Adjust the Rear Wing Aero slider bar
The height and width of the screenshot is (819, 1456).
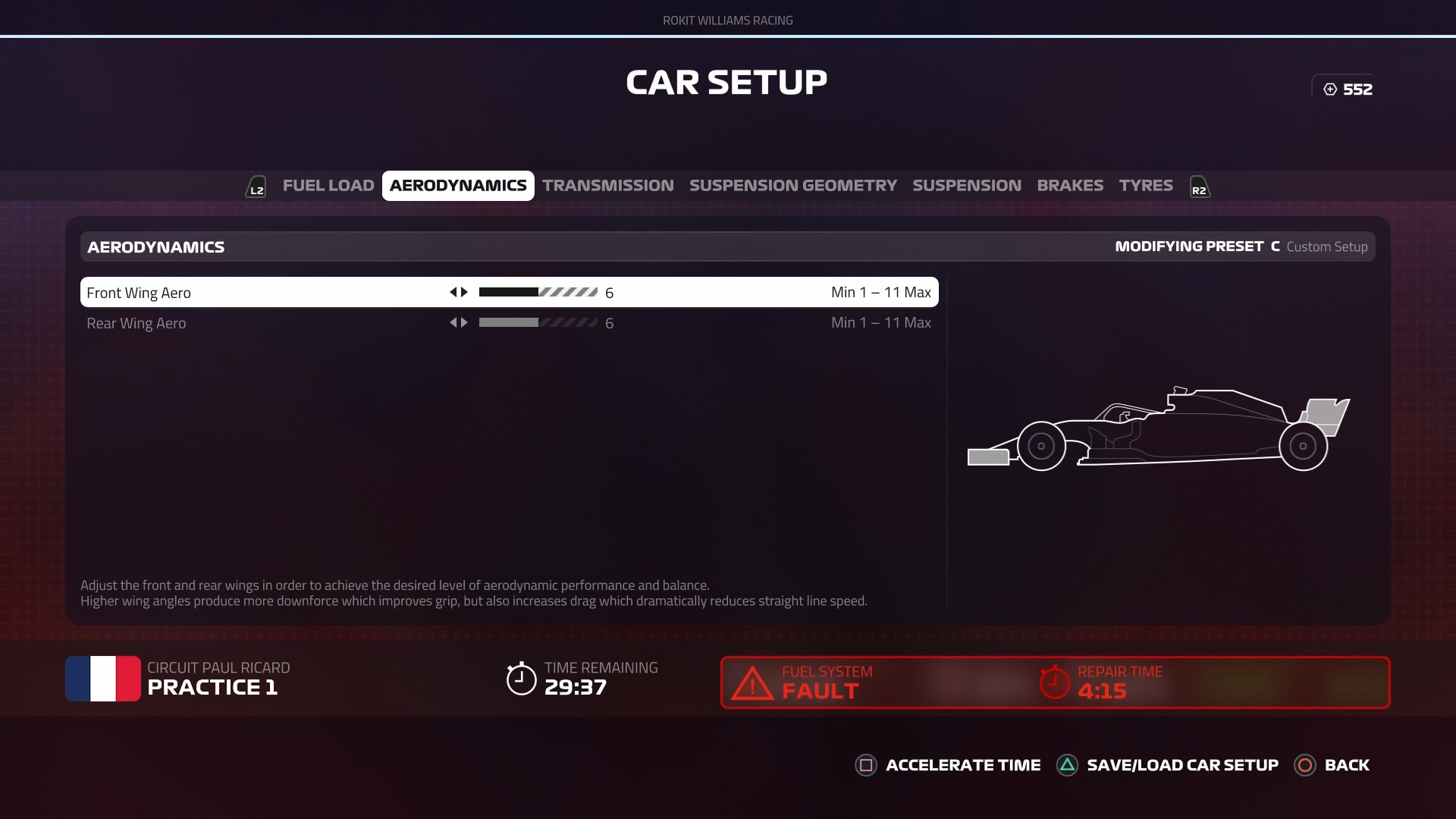tap(538, 322)
